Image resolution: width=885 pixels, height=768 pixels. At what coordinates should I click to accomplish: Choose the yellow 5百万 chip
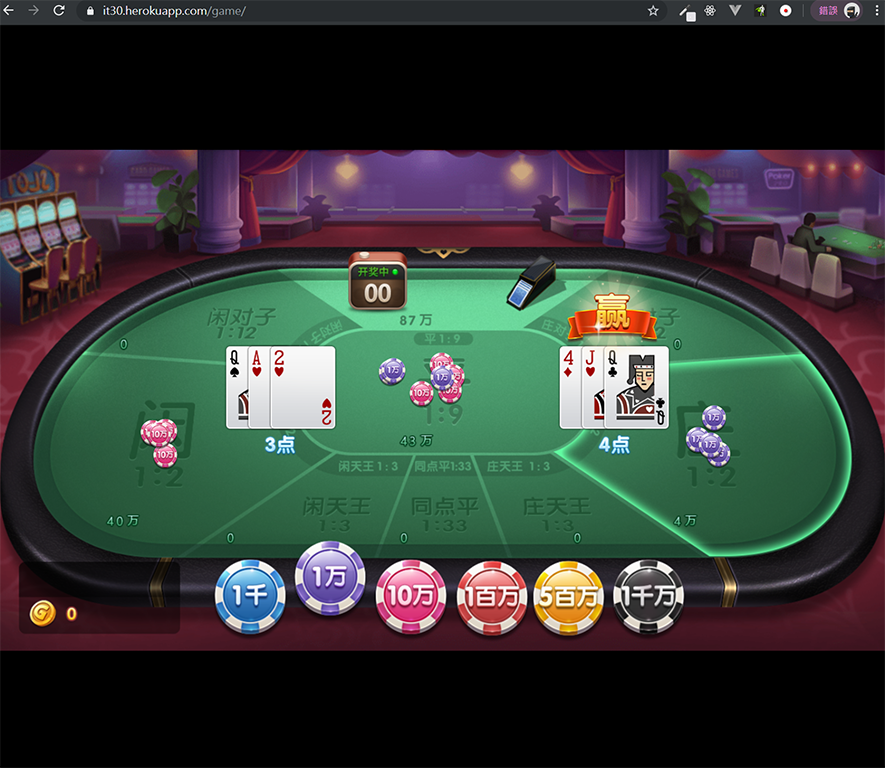pos(569,597)
